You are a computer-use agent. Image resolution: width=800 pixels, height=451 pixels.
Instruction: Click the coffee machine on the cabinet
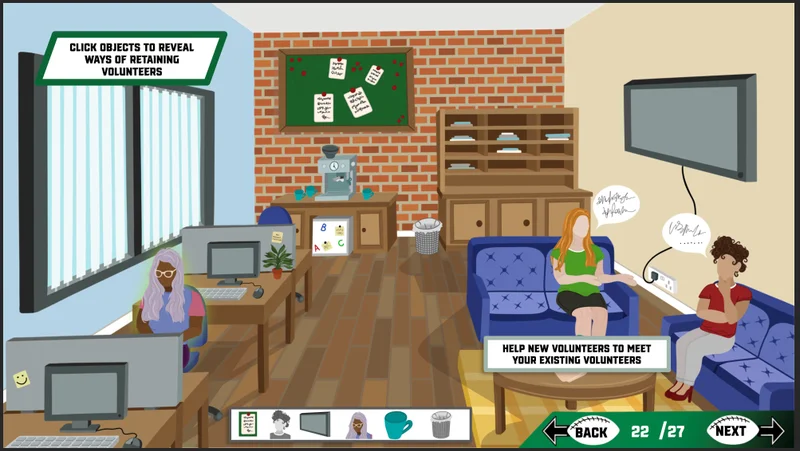pos(338,176)
